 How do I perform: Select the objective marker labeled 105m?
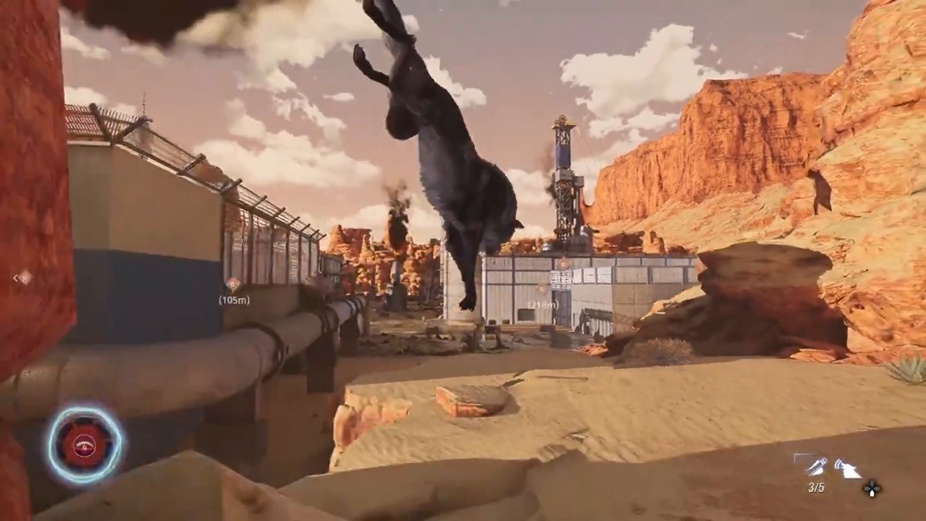pyautogui.click(x=233, y=285)
